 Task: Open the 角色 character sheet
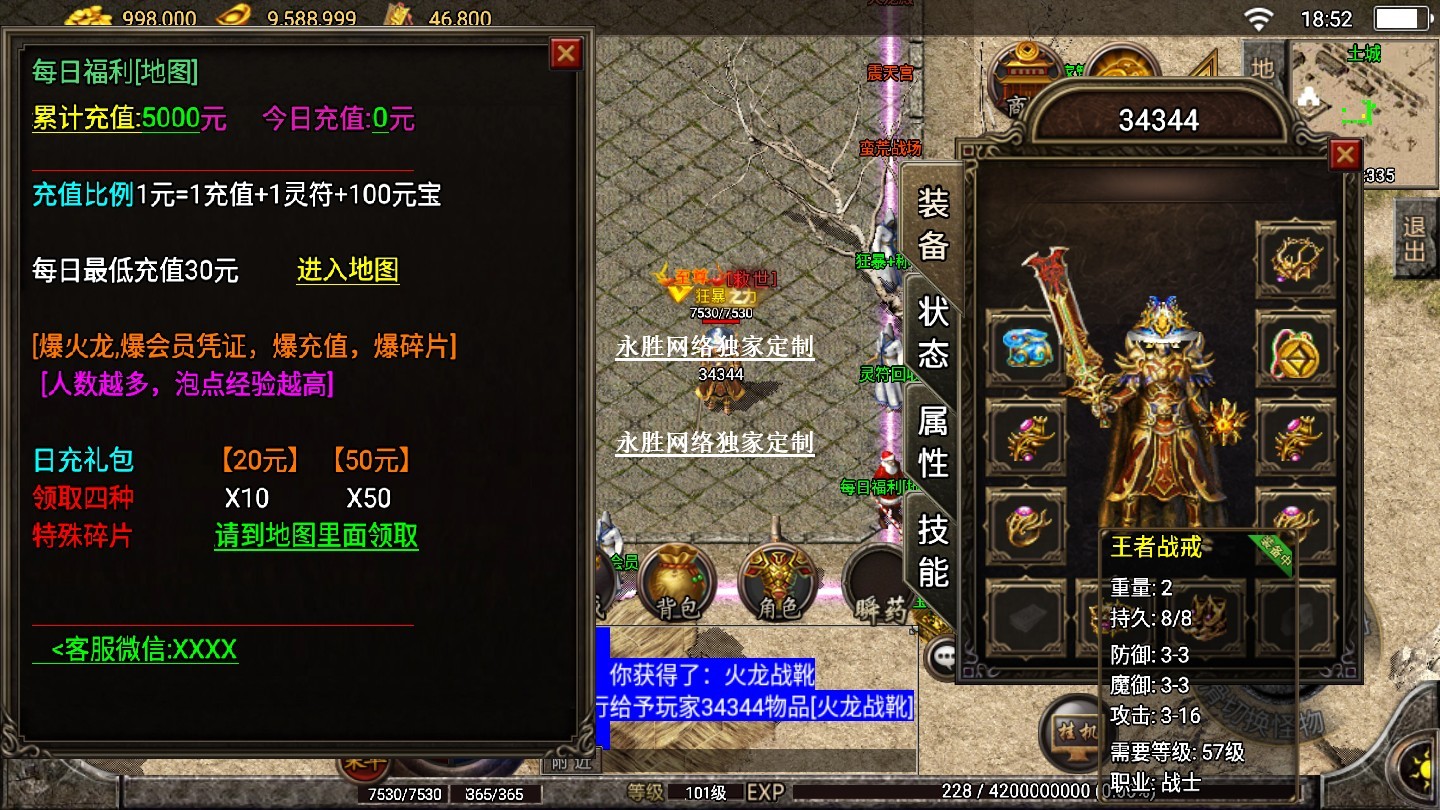778,582
